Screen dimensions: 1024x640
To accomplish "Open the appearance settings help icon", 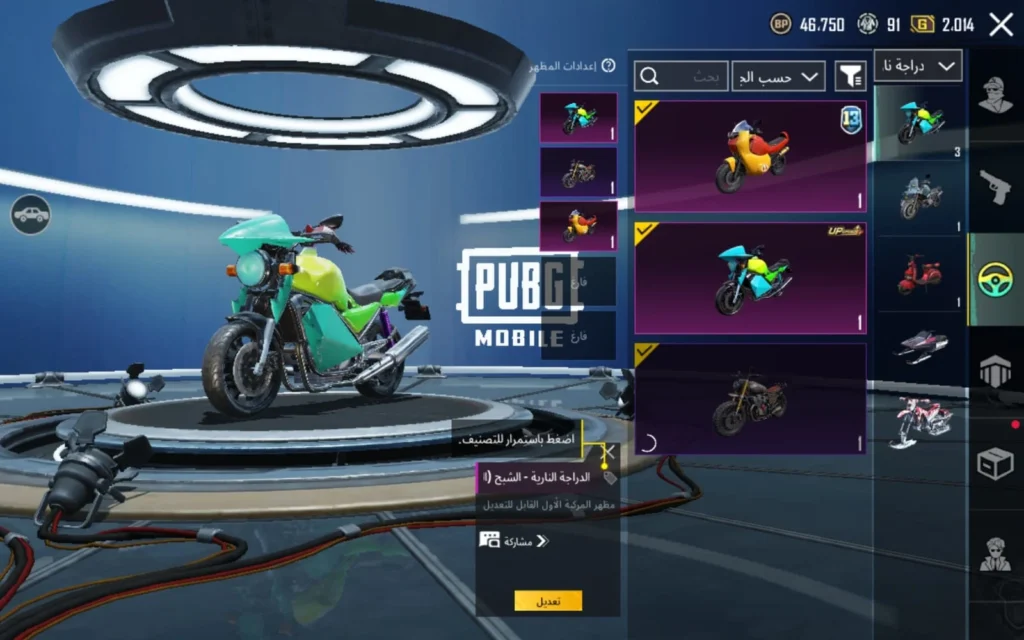I will click(x=607, y=67).
